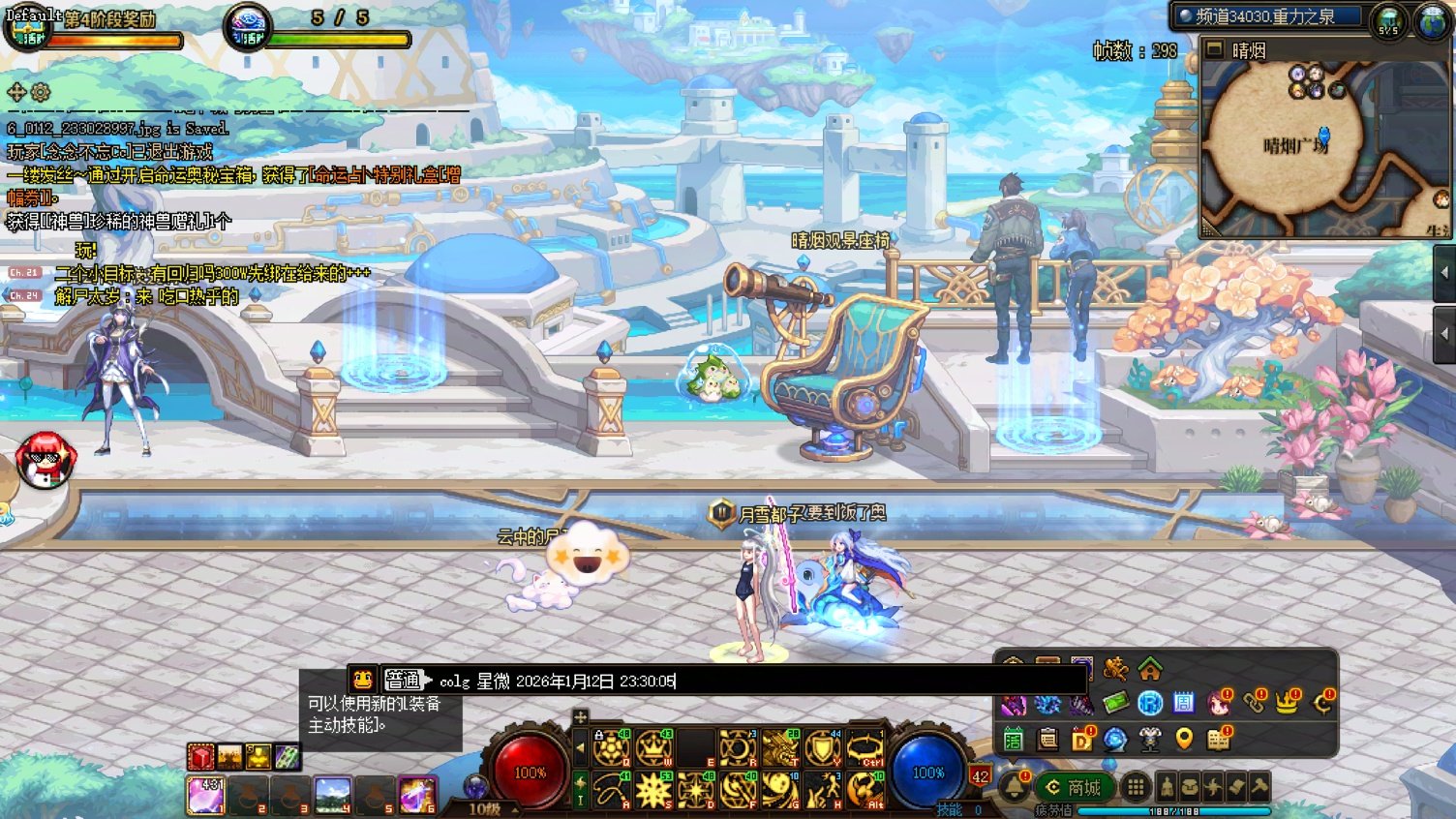Select the blue 周 weekly calendar icon

pos(1183,703)
